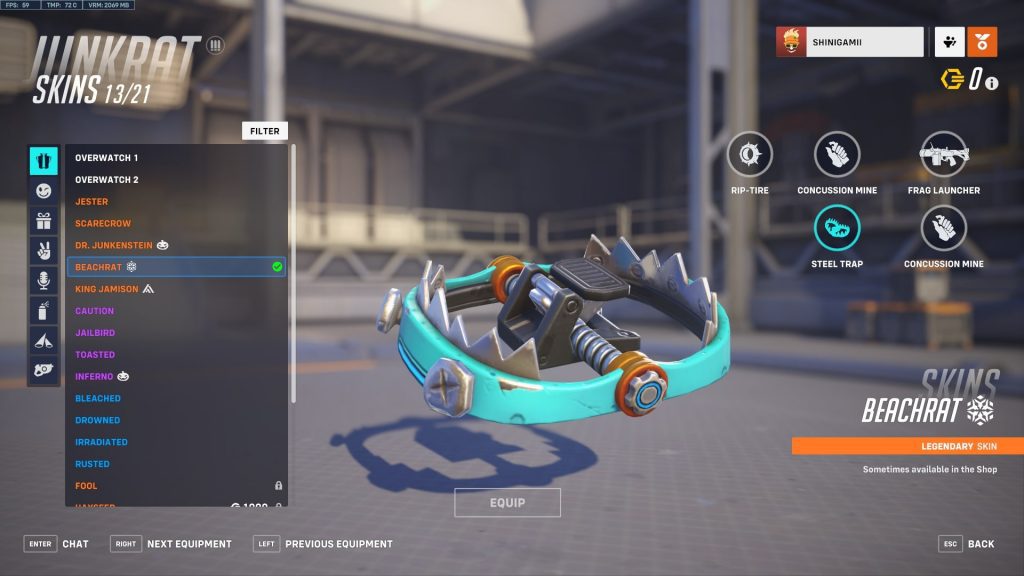The width and height of the screenshot is (1024, 576).
Task: Open the voice lines microphone tab
Action: click(x=44, y=280)
